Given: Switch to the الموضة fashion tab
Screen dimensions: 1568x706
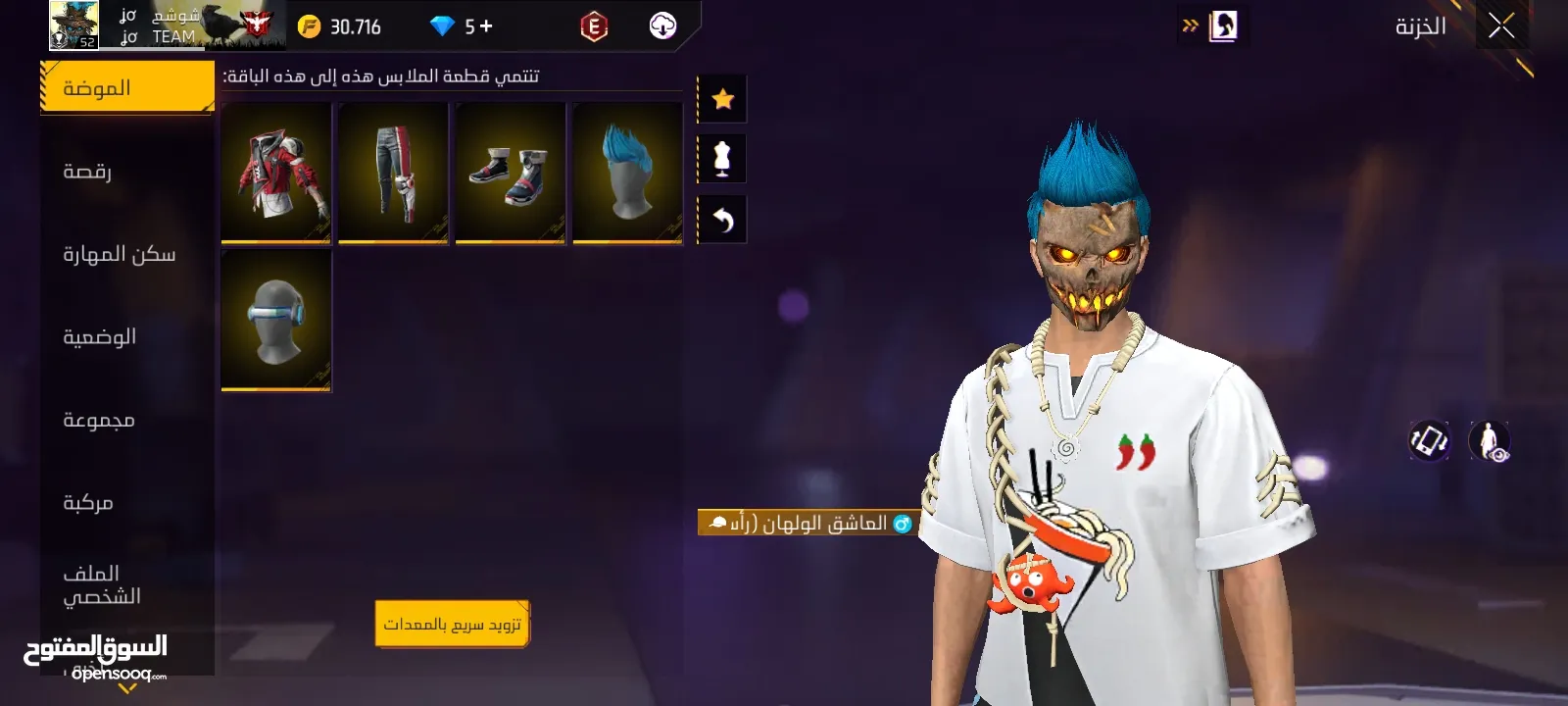Looking at the screenshot, I should click(126, 88).
